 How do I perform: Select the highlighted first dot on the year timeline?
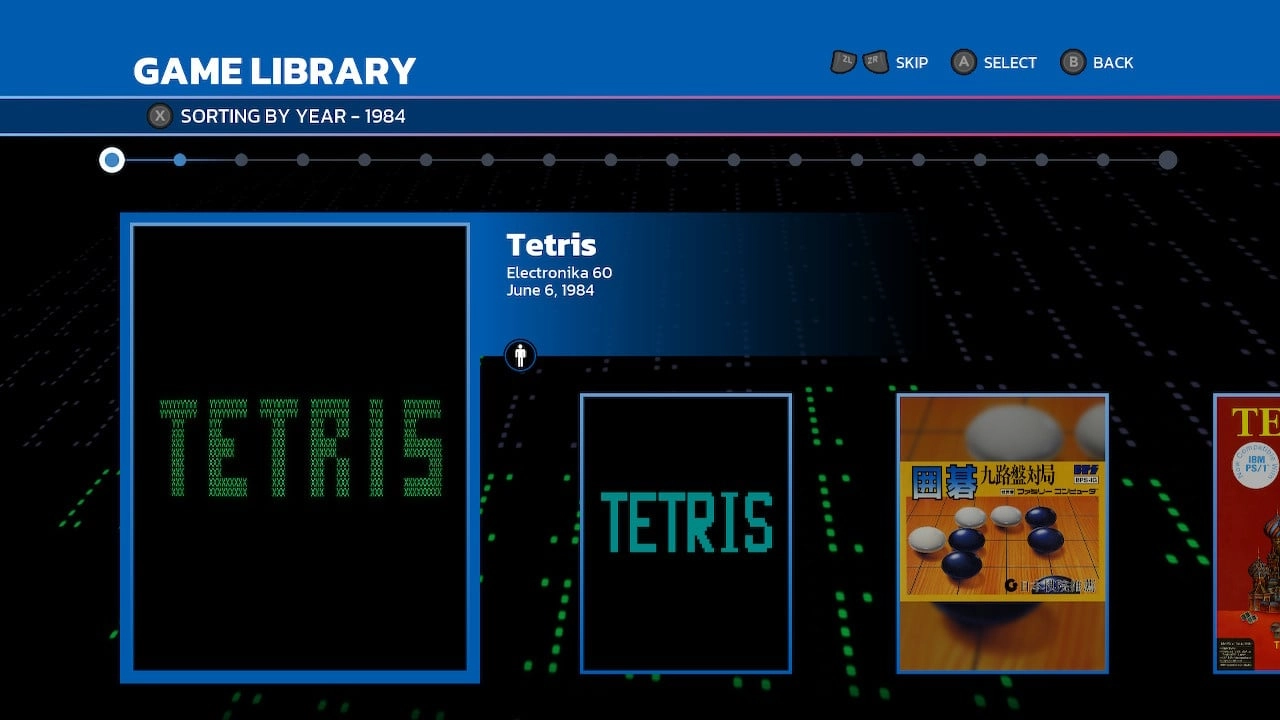click(111, 160)
